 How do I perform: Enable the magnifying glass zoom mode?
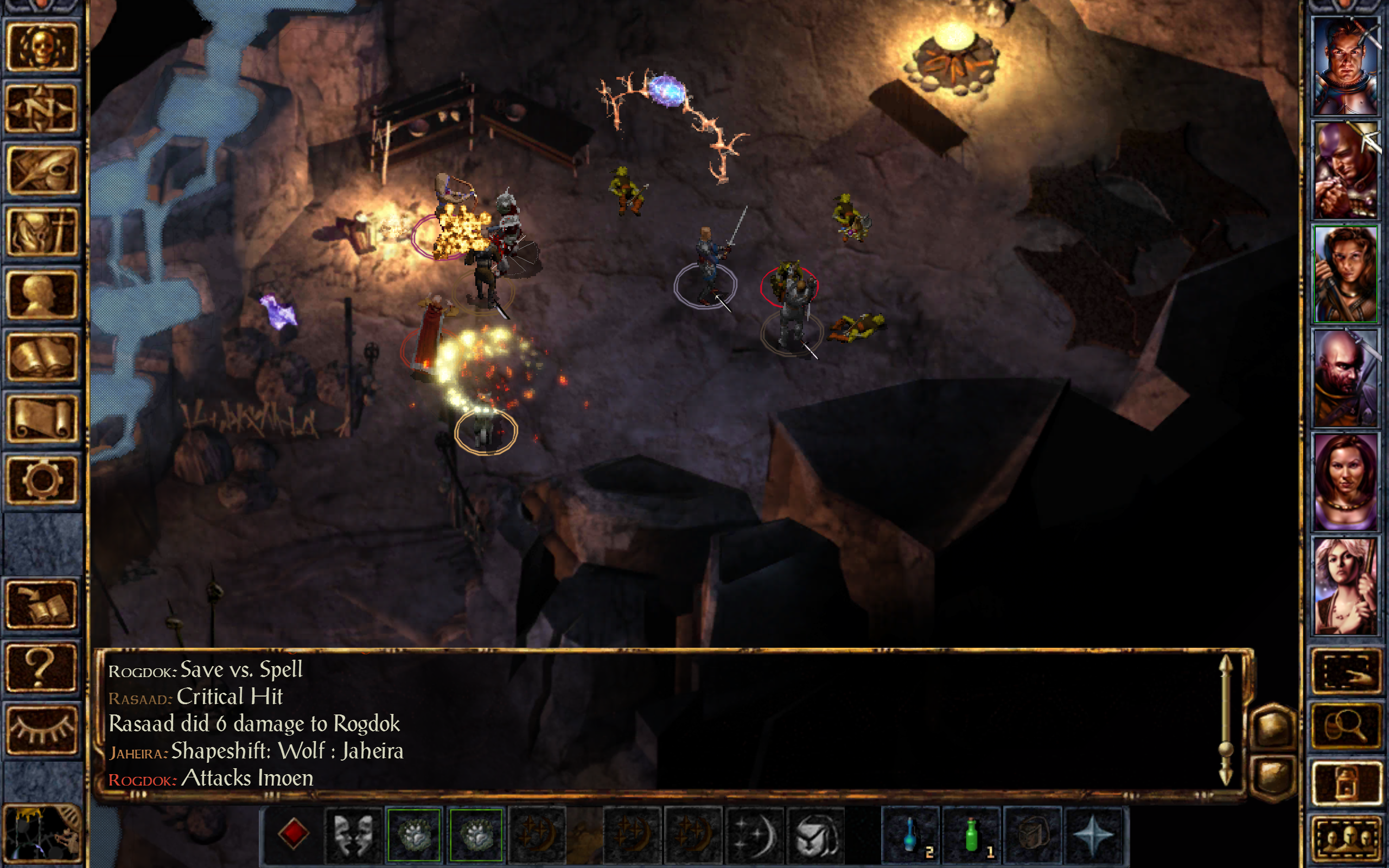point(1347,725)
